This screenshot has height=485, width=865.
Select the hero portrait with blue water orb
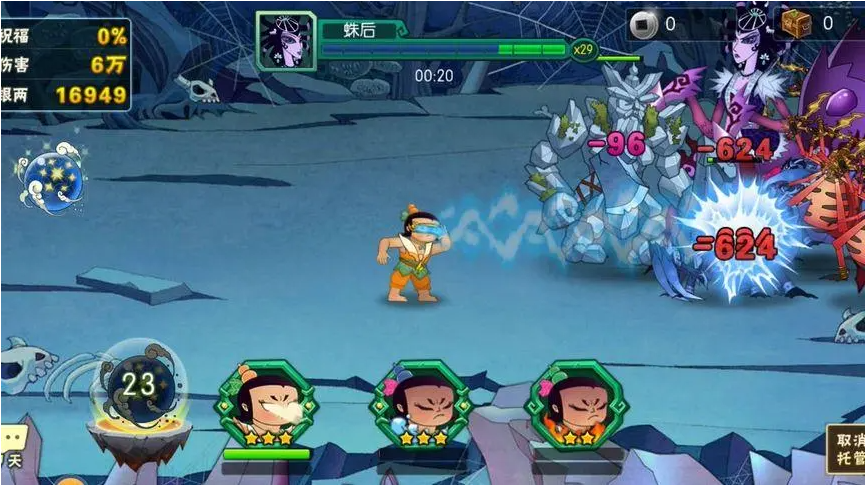tap(421, 405)
